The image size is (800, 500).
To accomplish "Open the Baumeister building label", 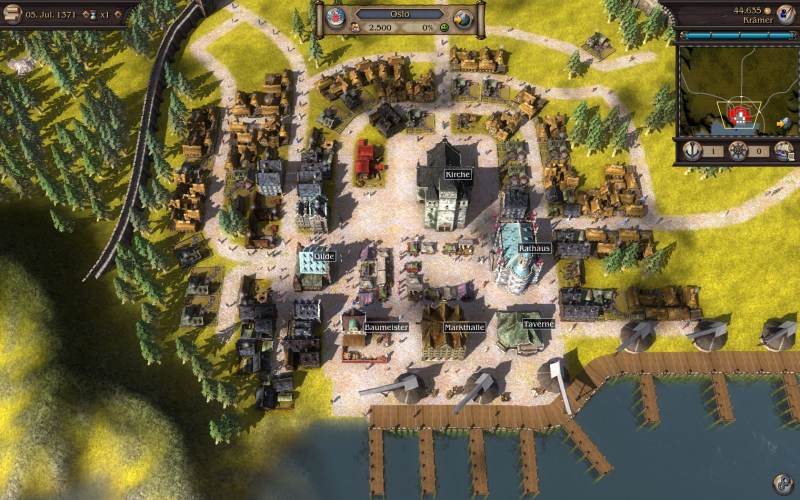I will (387, 327).
